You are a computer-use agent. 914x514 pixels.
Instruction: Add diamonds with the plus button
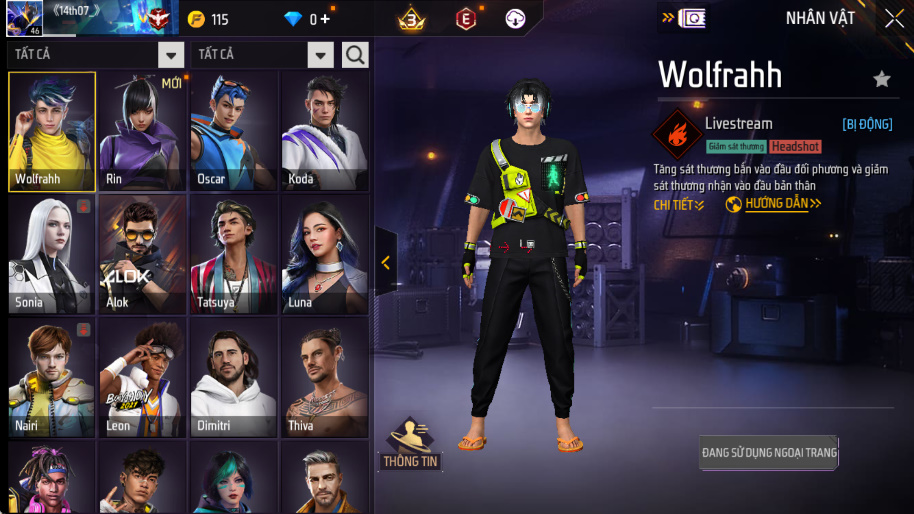(325, 19)
